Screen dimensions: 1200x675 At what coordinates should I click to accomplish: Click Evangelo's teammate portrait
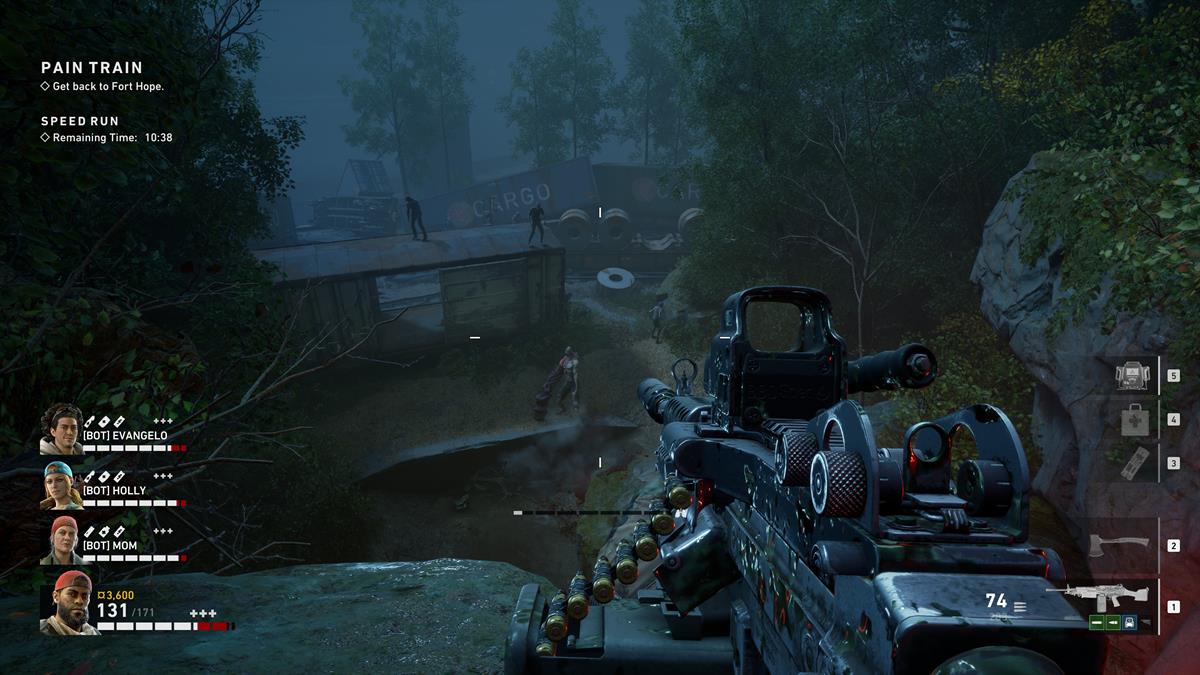click(61, 429)
